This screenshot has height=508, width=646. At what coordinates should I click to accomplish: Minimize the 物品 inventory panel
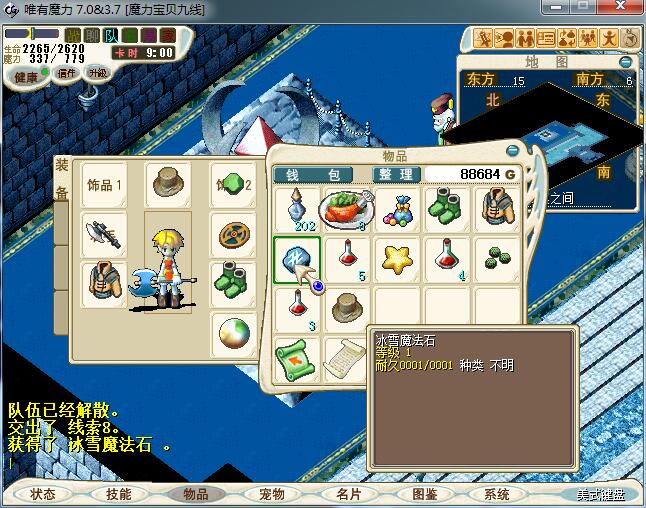[x=514, y=150]
